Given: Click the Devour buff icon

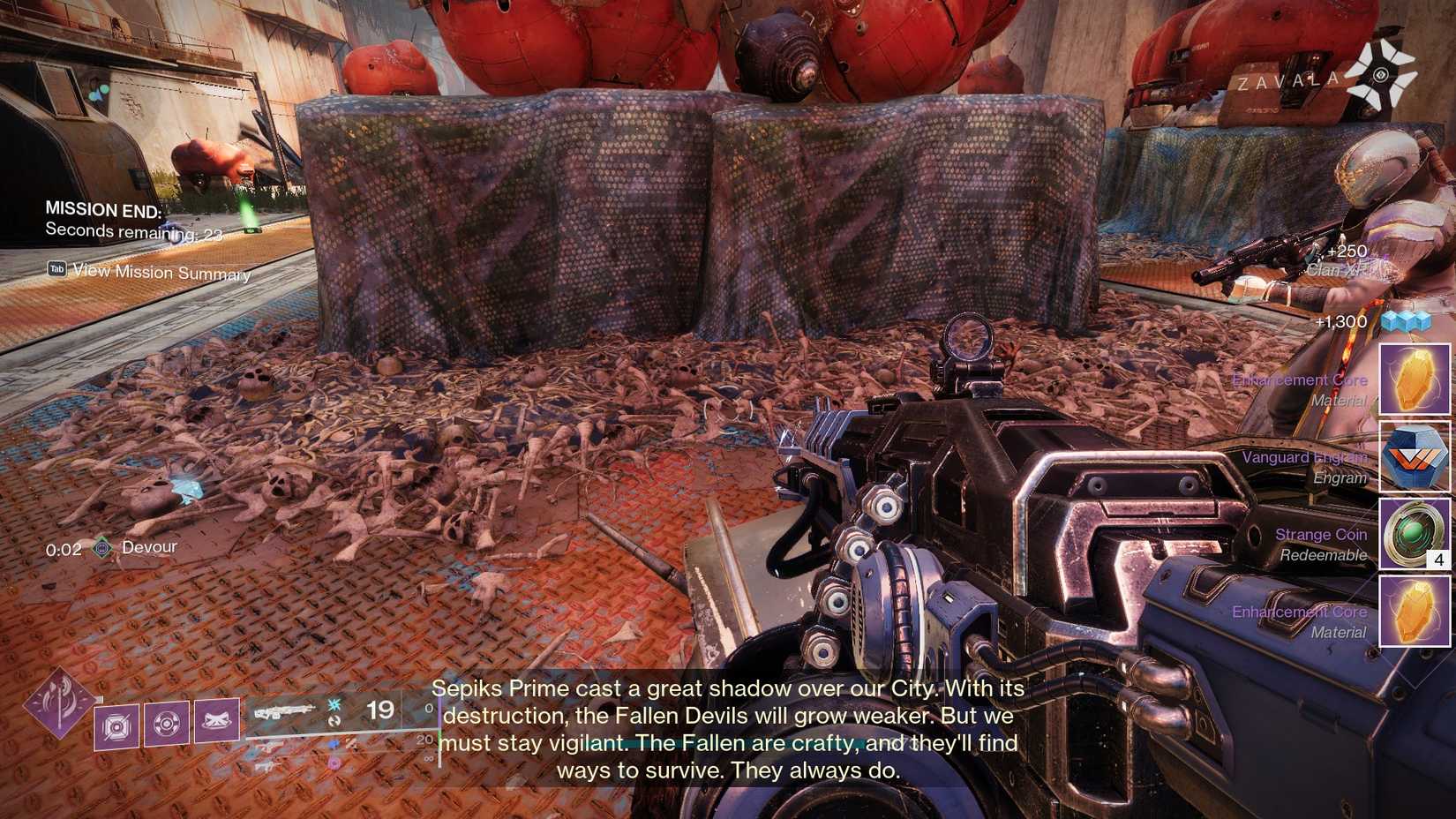Looking at the screenshot, I should 101,547.
